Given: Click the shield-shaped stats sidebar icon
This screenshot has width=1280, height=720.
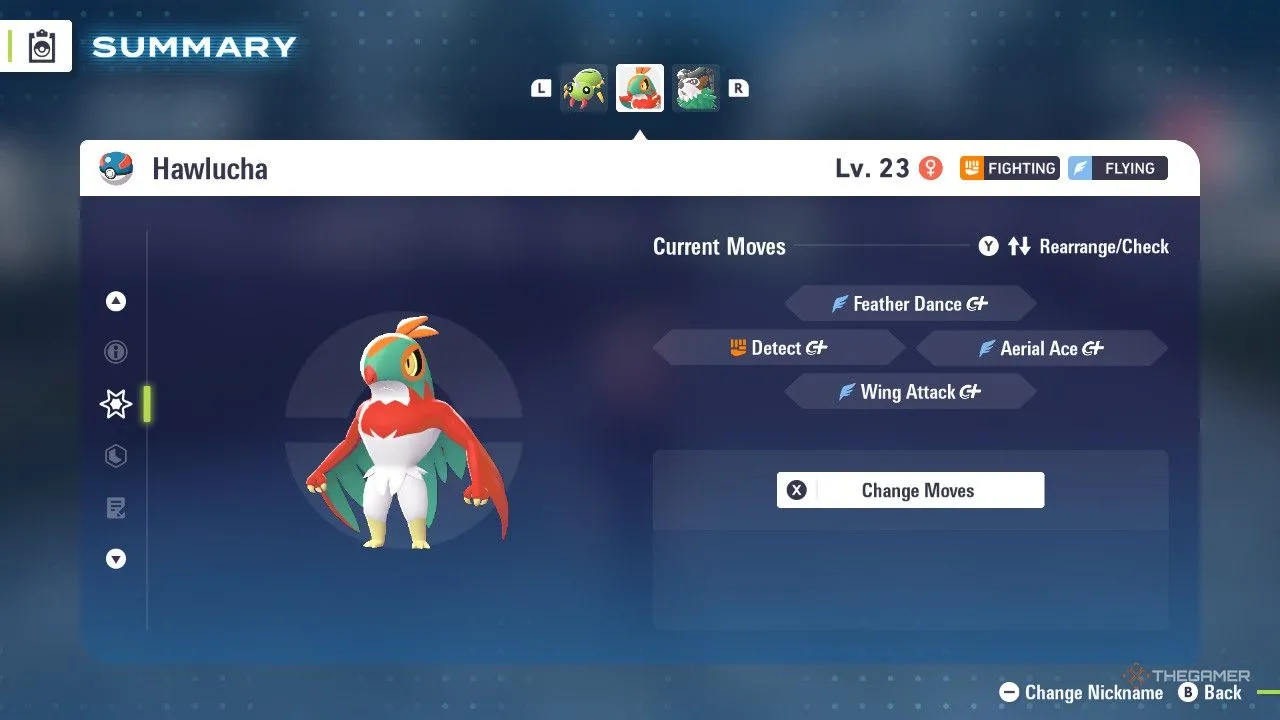Looking at the screenshot, I should point(115,456).
